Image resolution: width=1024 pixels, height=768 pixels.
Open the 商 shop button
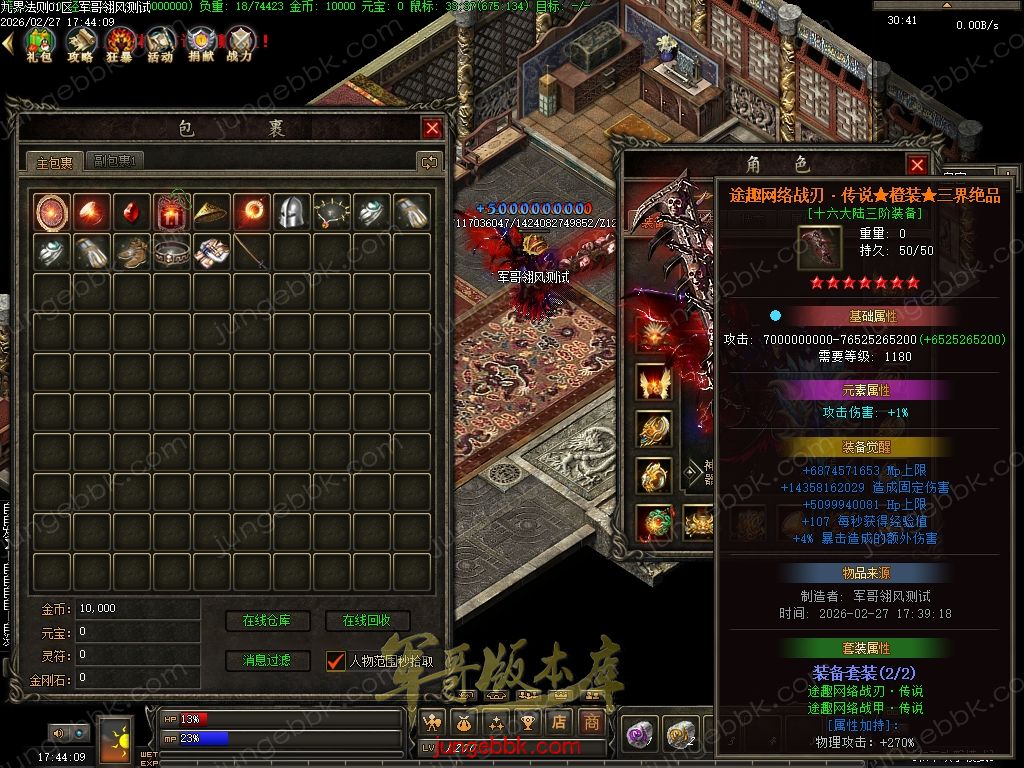(592, 722)
